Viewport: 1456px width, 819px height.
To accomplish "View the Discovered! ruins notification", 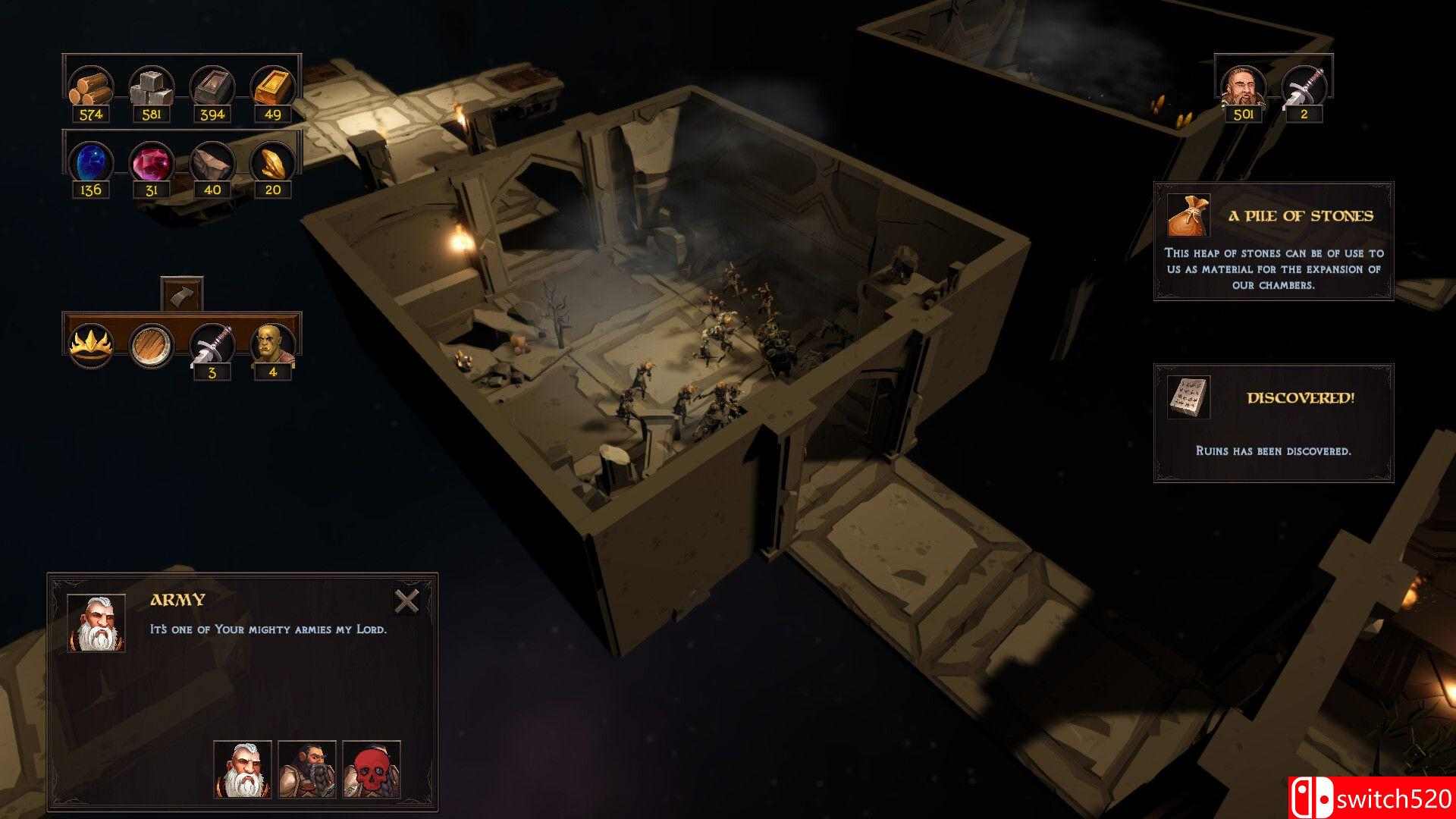I will click(1273, 422).
